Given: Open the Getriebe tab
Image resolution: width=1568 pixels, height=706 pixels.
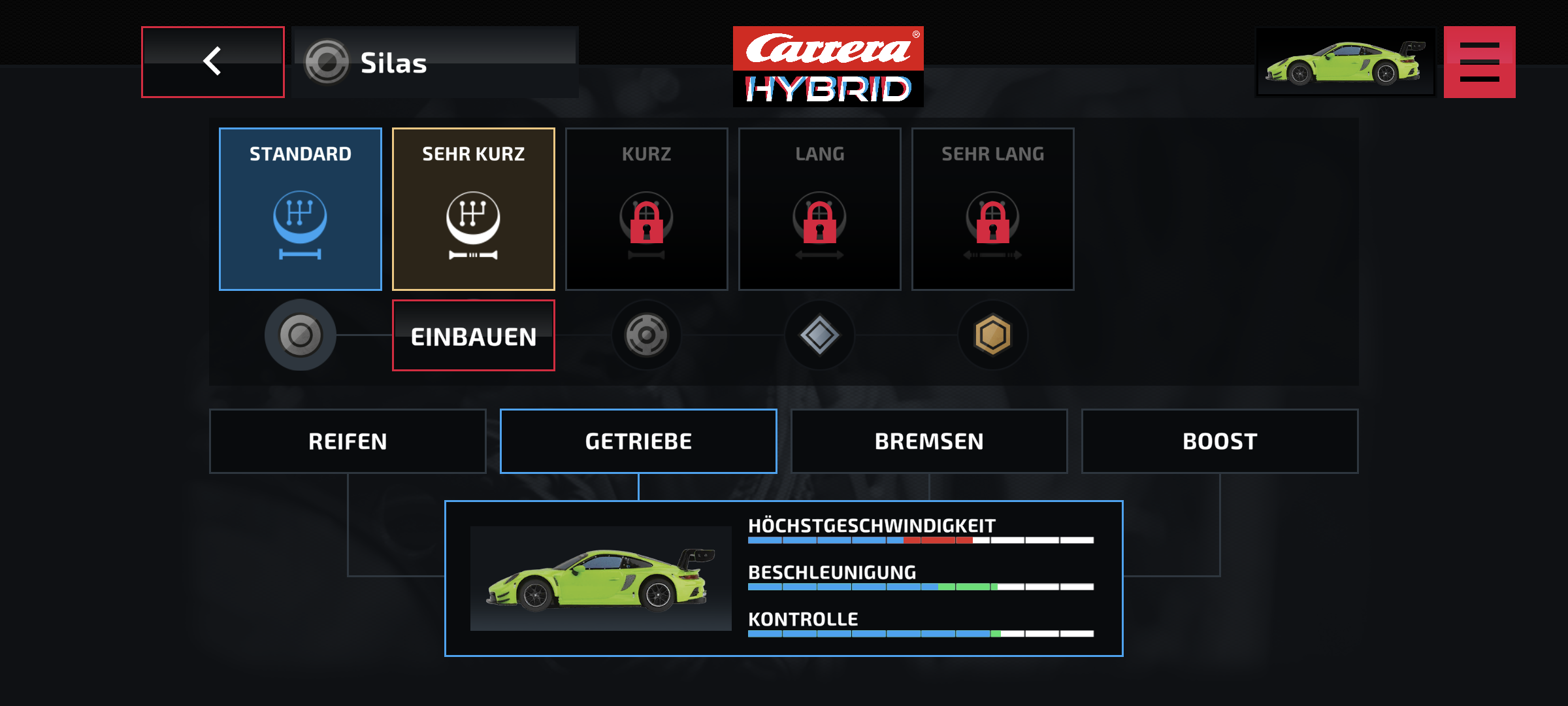Looking at the screenshot, I should 638,441.
